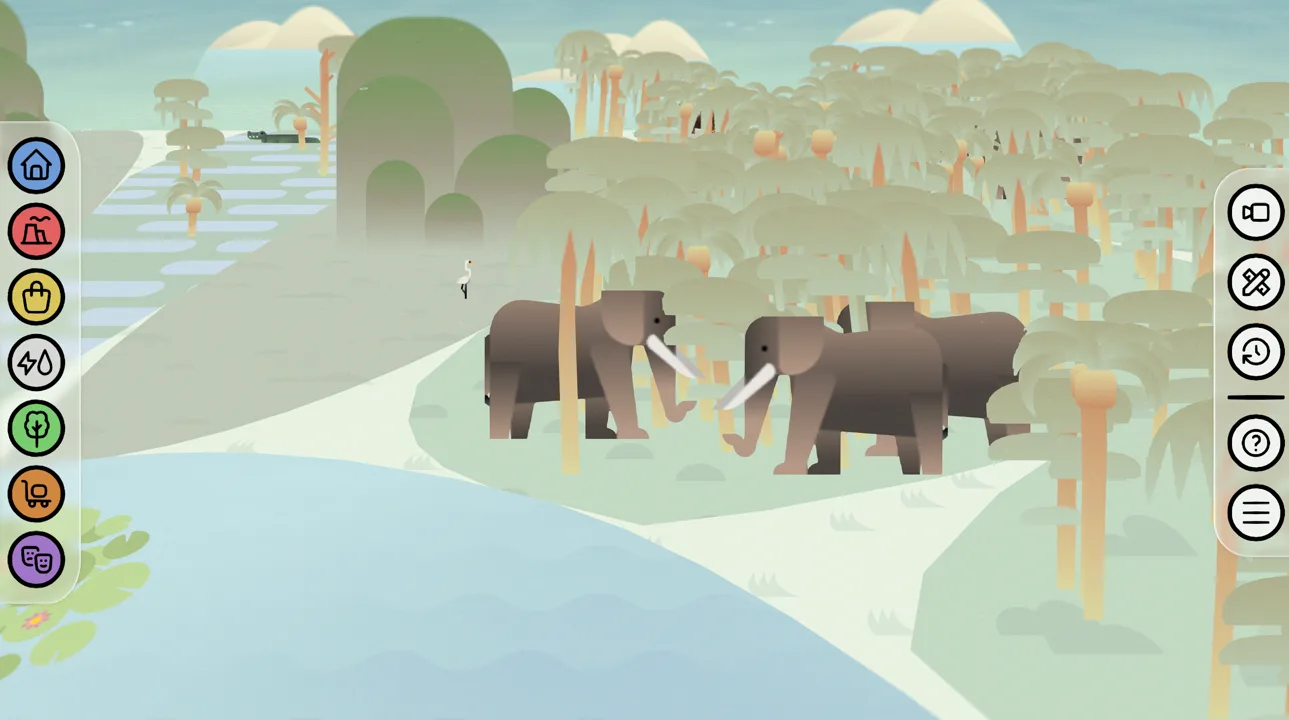Open the yellow shopping bag panel
This screenshot has height=720, width=1289.
pos(36,297)
